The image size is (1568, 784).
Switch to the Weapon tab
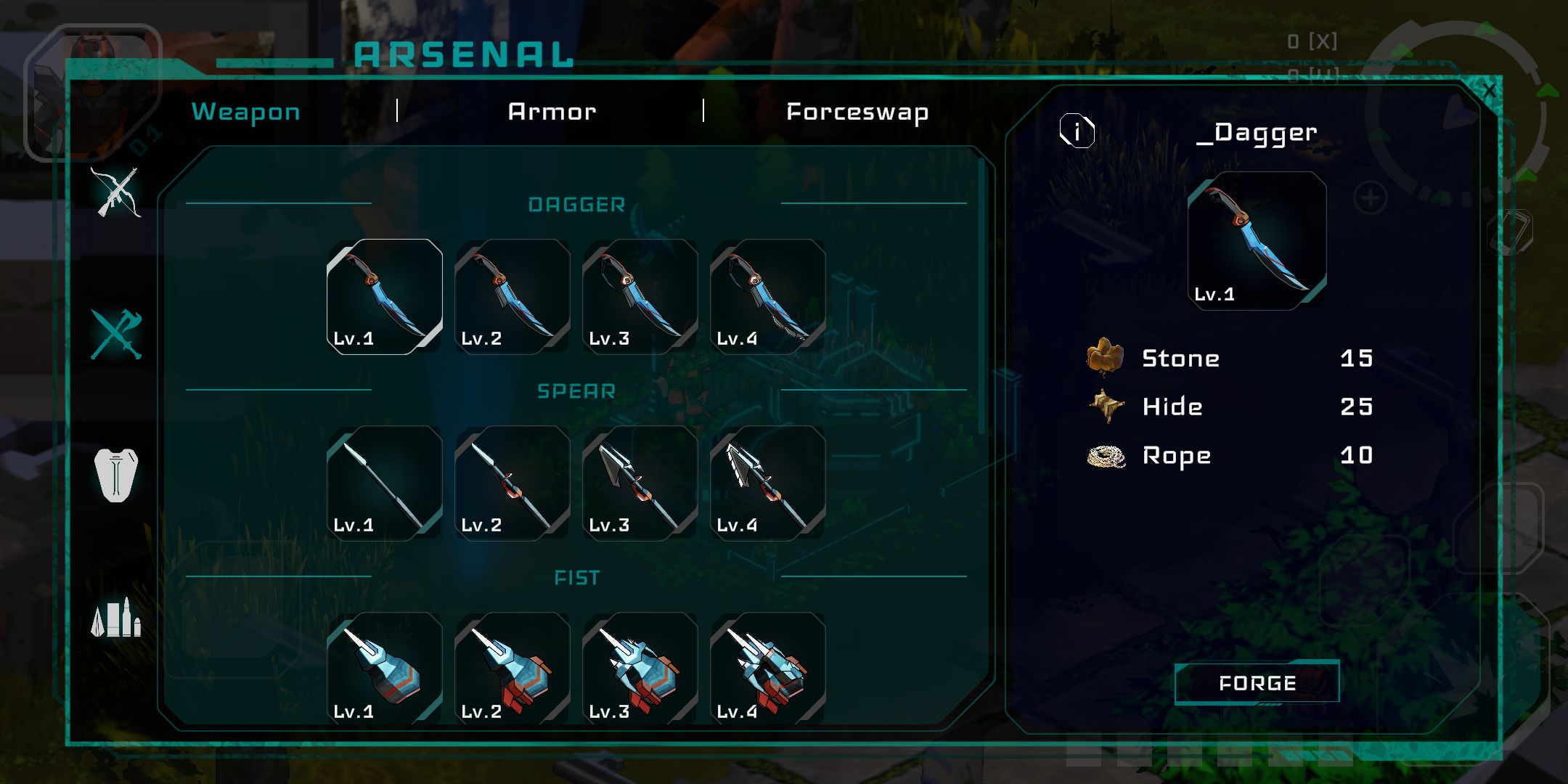click(245, 112)
